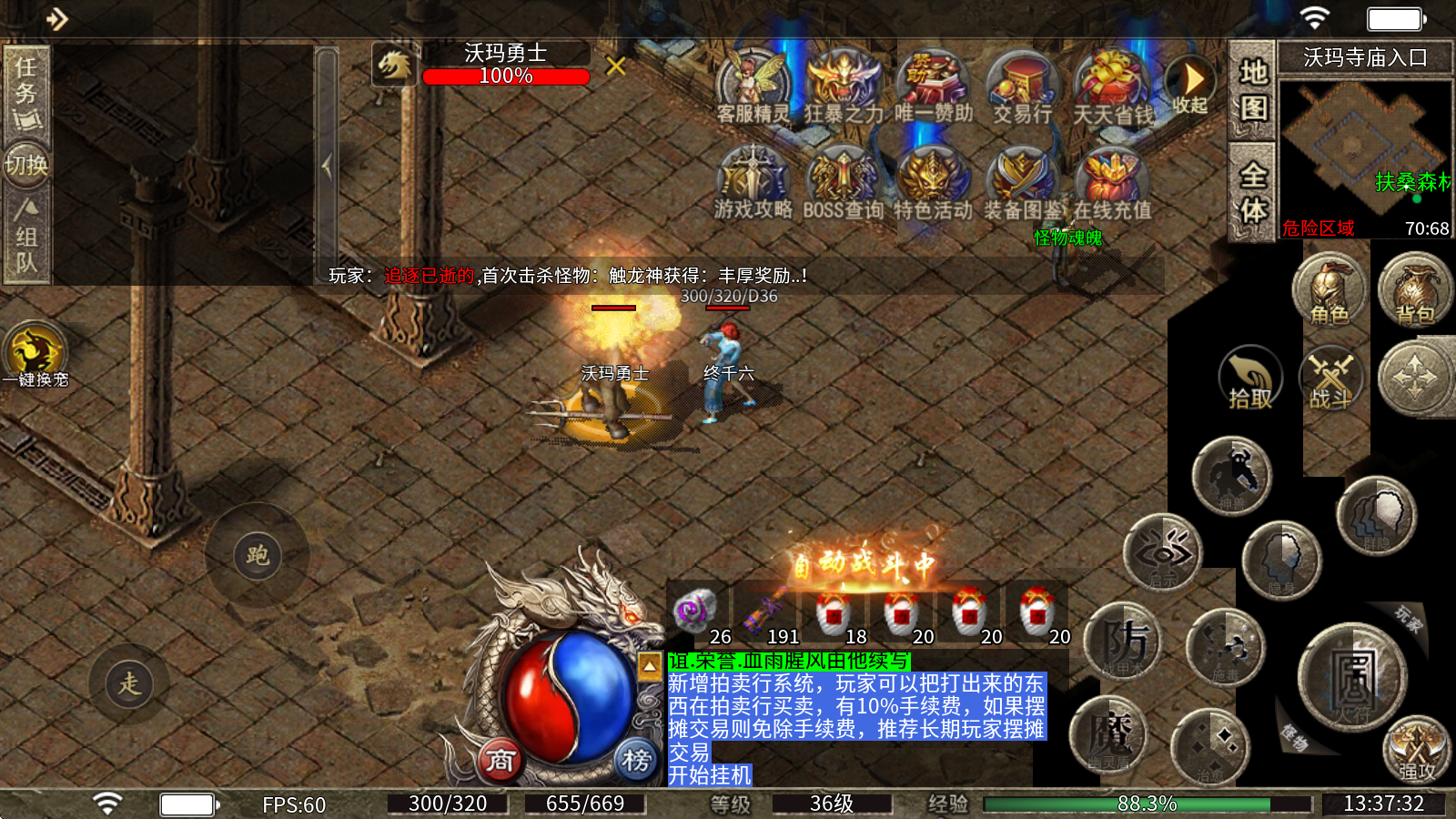1456x819 pixels.
Task: Open the 商 shop button
Action: pos(500,760)
